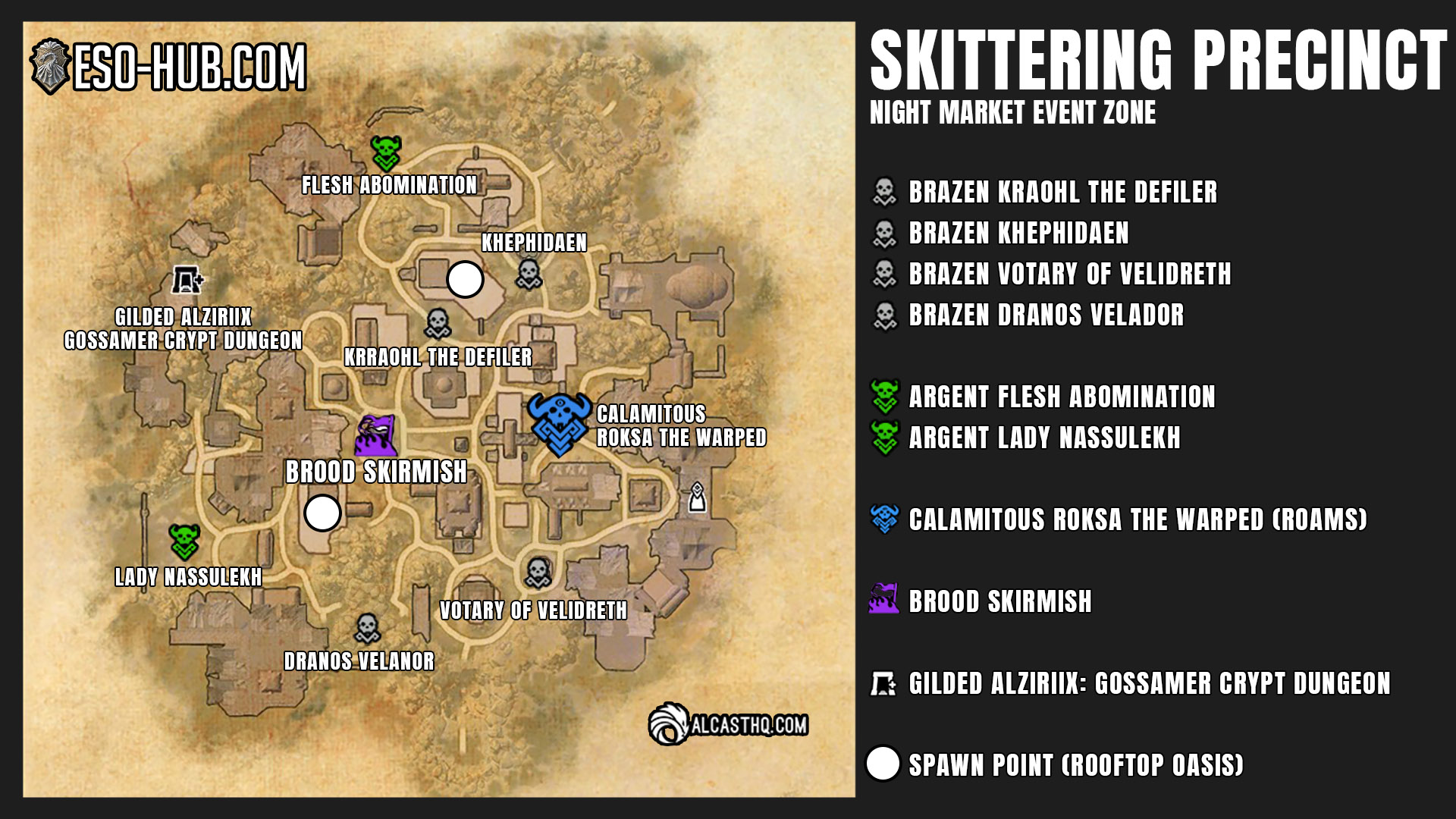1456x819 pixels.
Task: Select the spawn point circle below Brood Skirmish
Action: [x=322, y=513]
